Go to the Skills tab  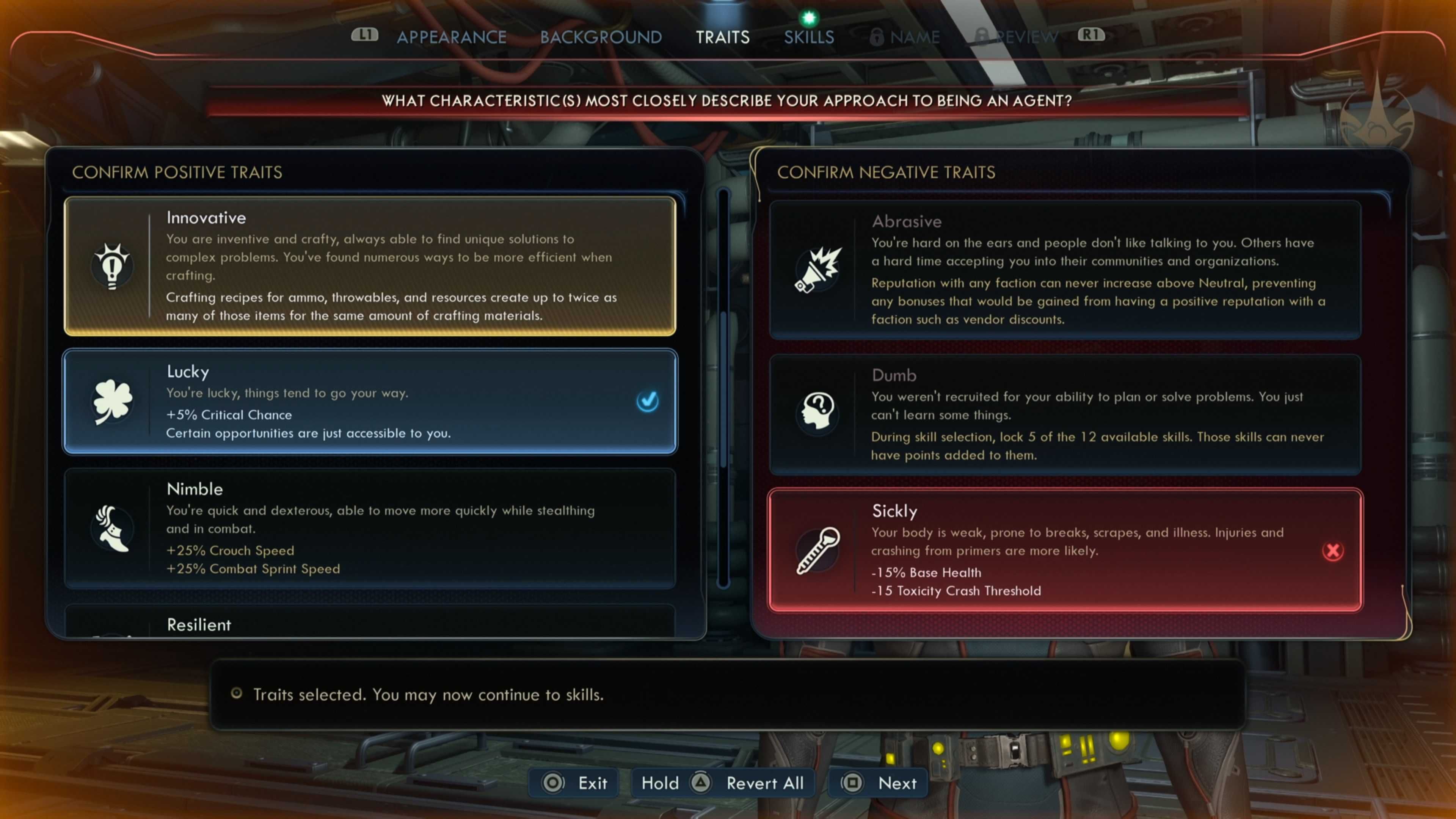(808, 37)
